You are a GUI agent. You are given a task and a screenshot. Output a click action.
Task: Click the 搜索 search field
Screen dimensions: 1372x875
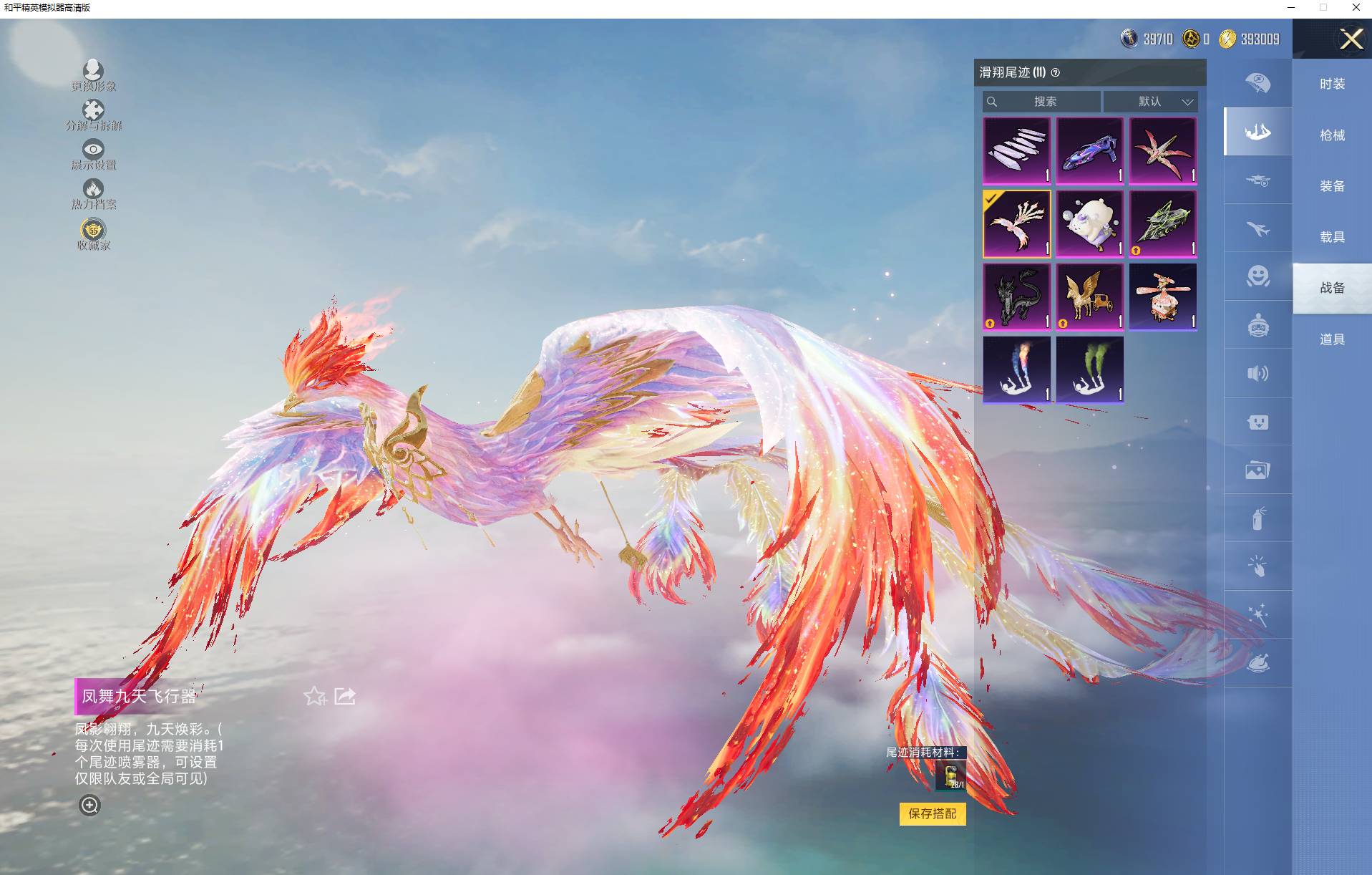click(x=1043, y=102)
